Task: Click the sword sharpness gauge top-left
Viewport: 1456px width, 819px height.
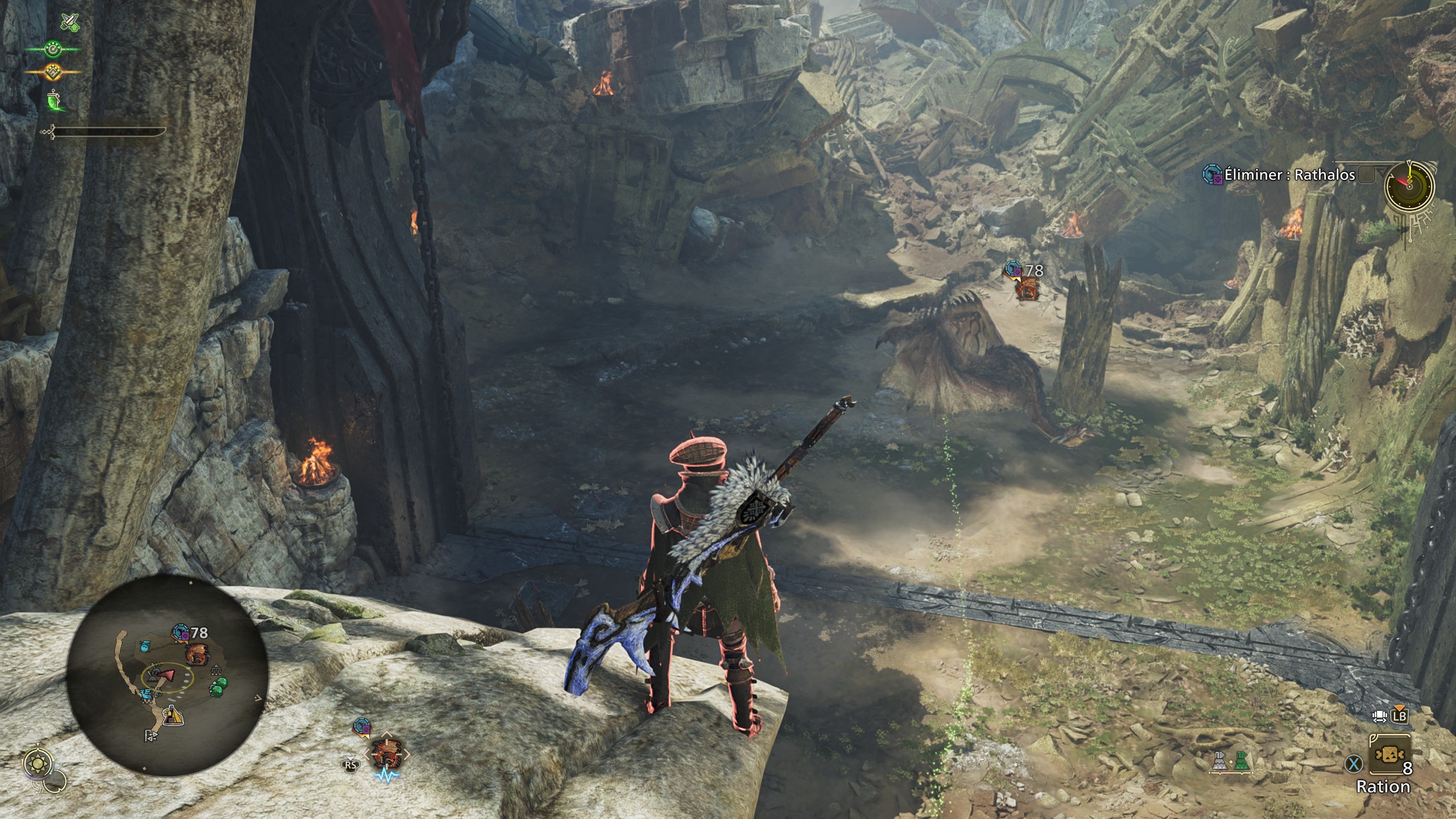Action: [x=105, y=131]
